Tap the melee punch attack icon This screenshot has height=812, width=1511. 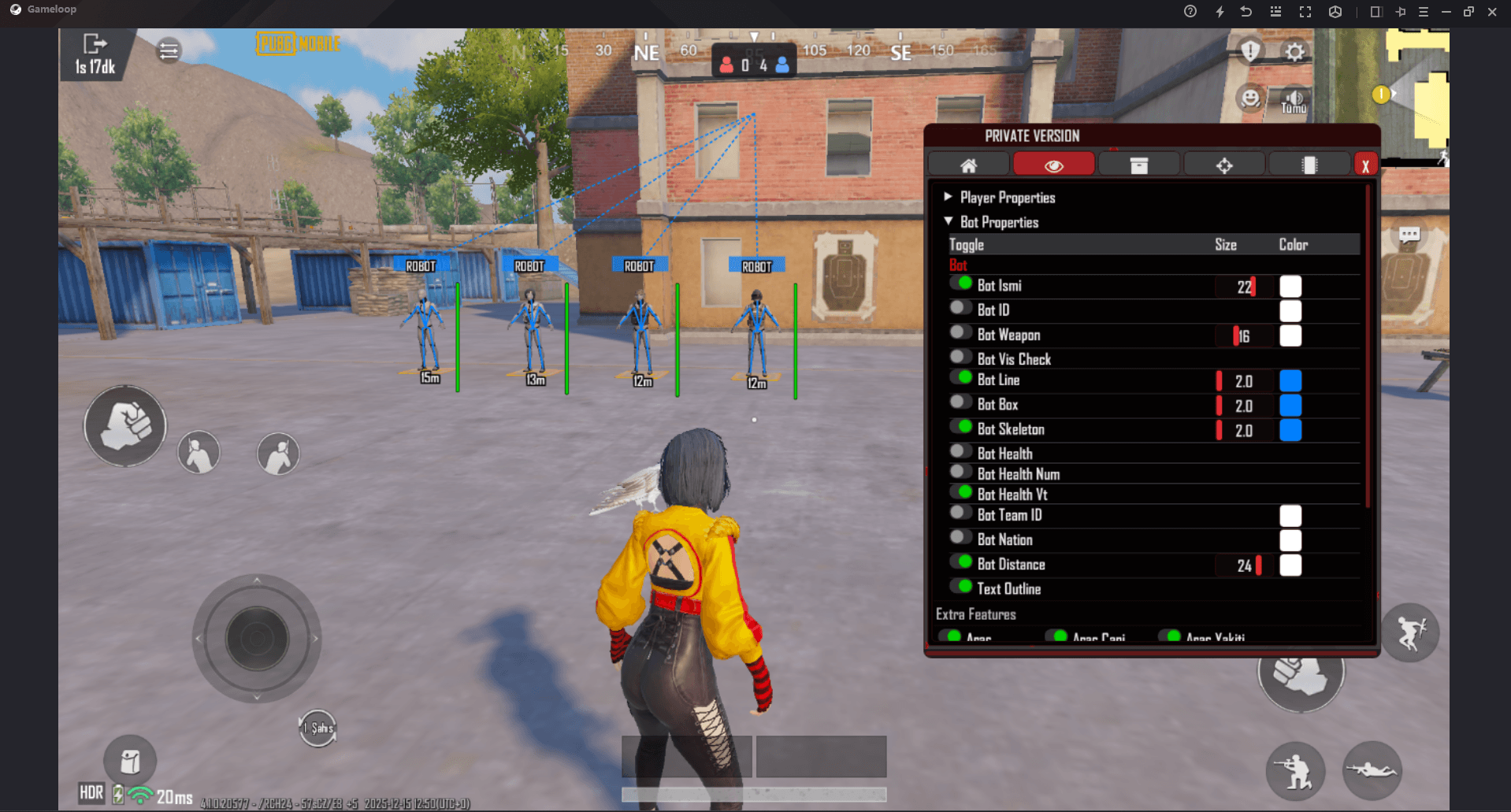(x=124, y=426)
